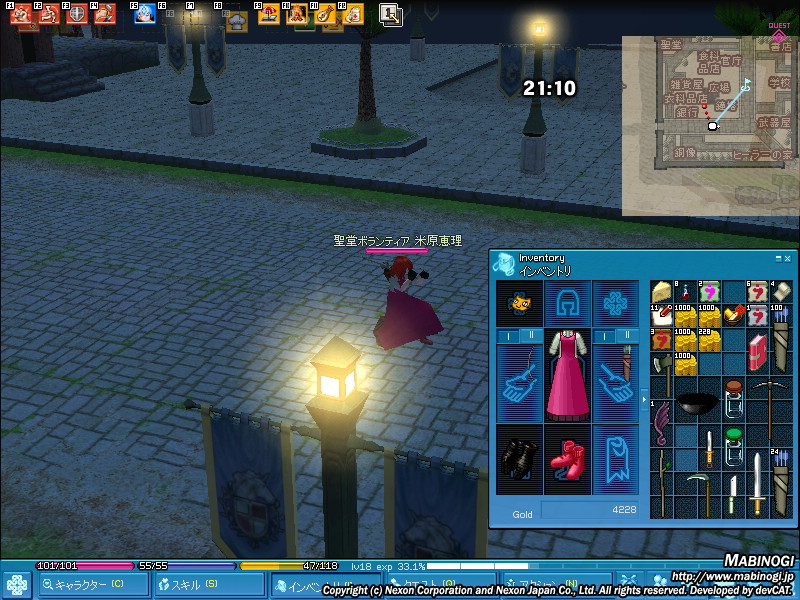Select the pink dress equipment slot
This screenshot has height=600, width=800.
(x=567, y=375)
